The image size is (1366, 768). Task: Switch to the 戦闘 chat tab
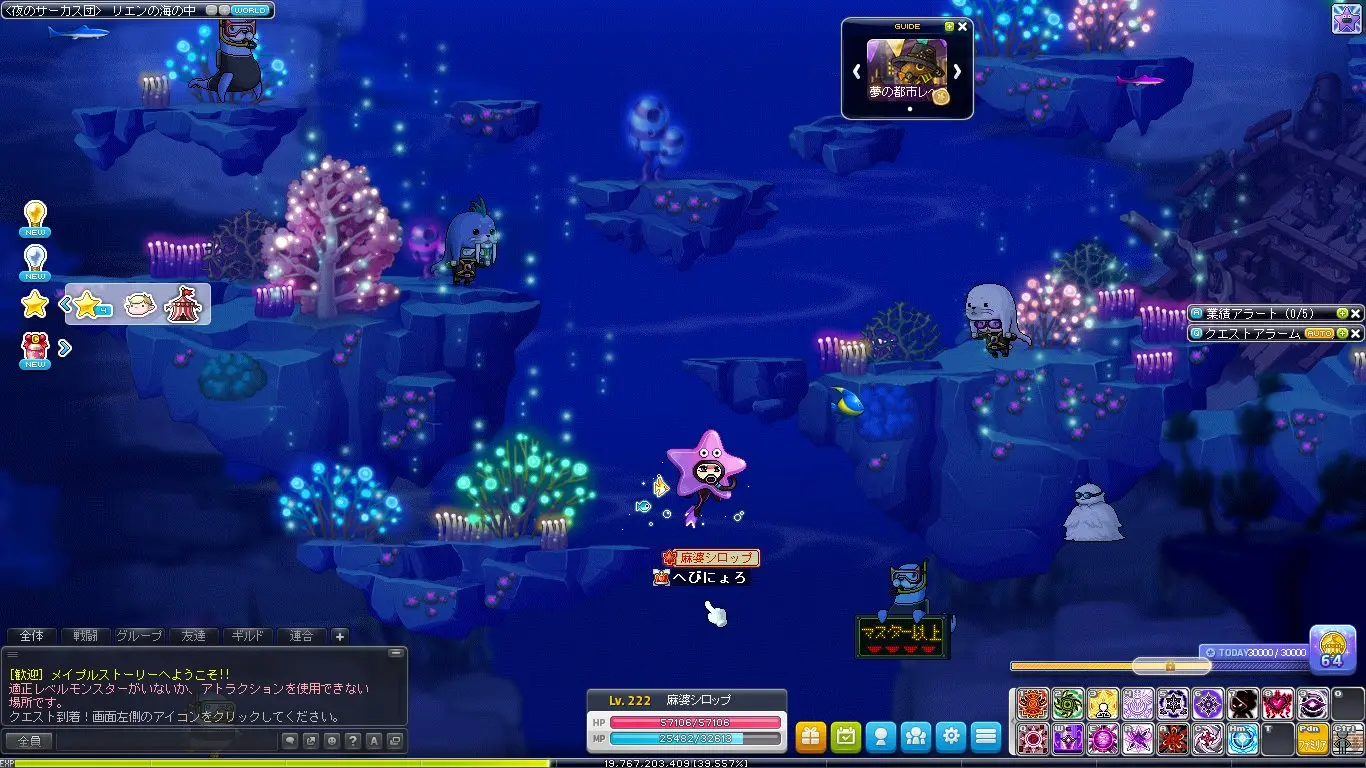click(85, 636)
